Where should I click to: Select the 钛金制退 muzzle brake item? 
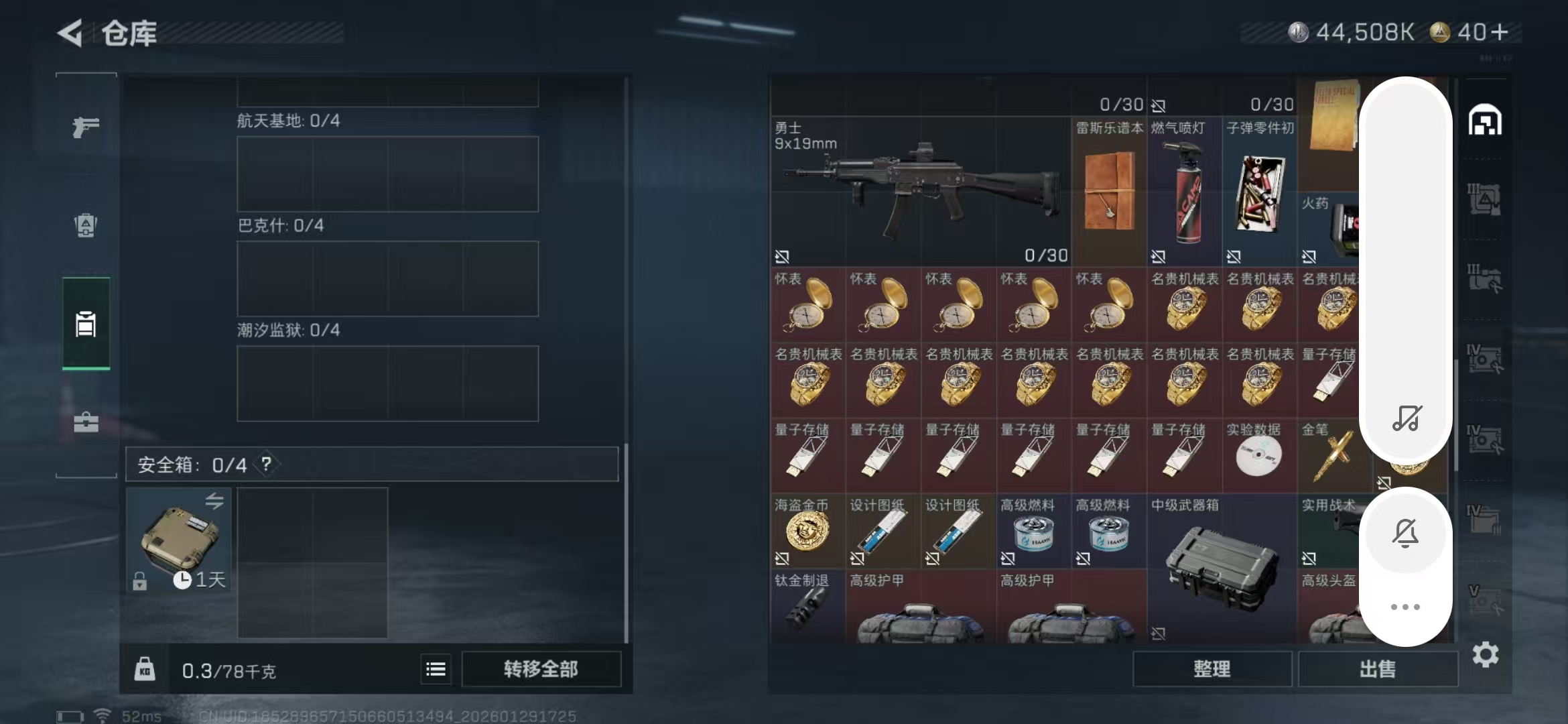coord(807,607)
